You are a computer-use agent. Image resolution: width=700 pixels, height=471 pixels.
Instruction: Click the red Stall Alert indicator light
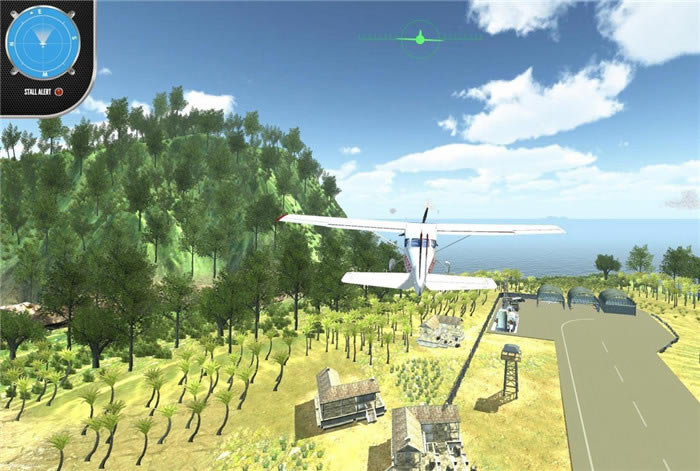click(x=59, y=92)
